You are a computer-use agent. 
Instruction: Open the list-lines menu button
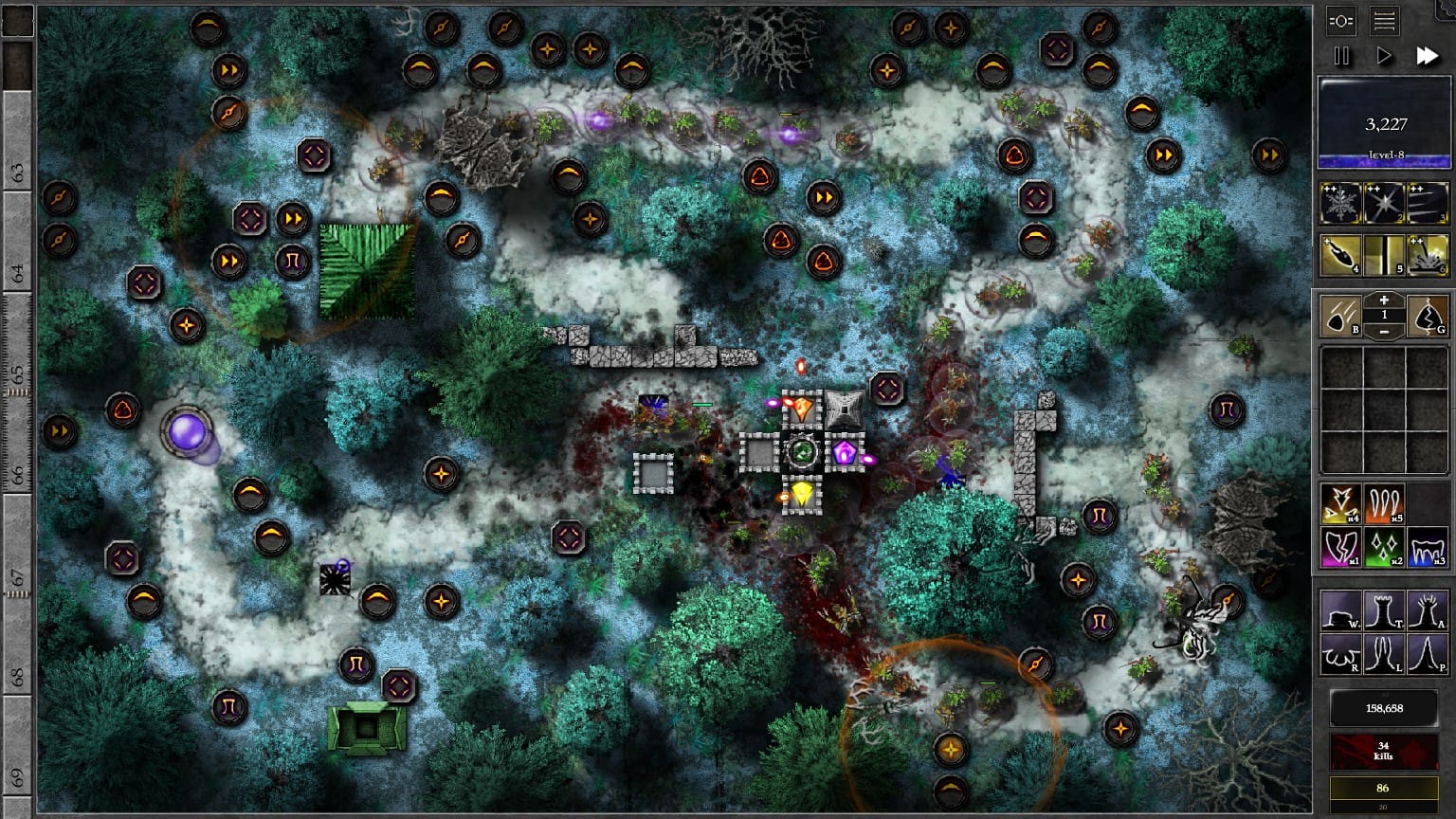(x=1385, y=20)
